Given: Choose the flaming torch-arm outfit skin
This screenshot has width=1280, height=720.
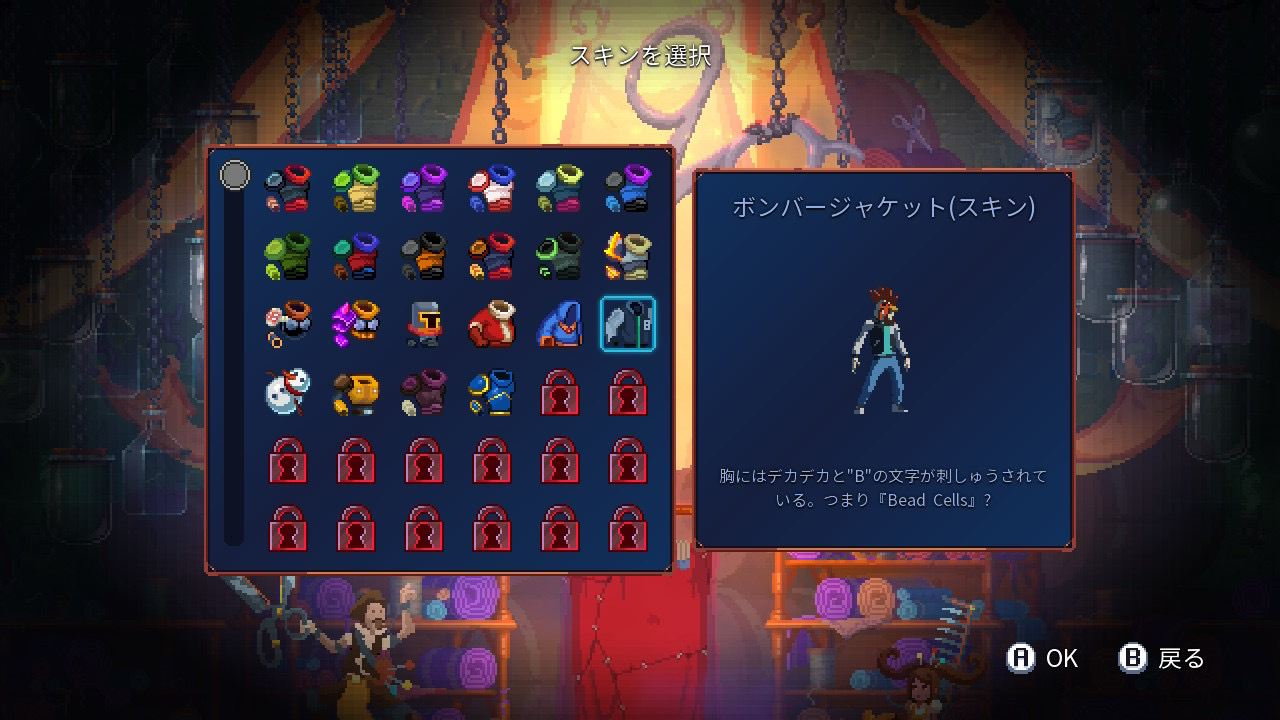Looking at the screenshot, I should [627, 256].
